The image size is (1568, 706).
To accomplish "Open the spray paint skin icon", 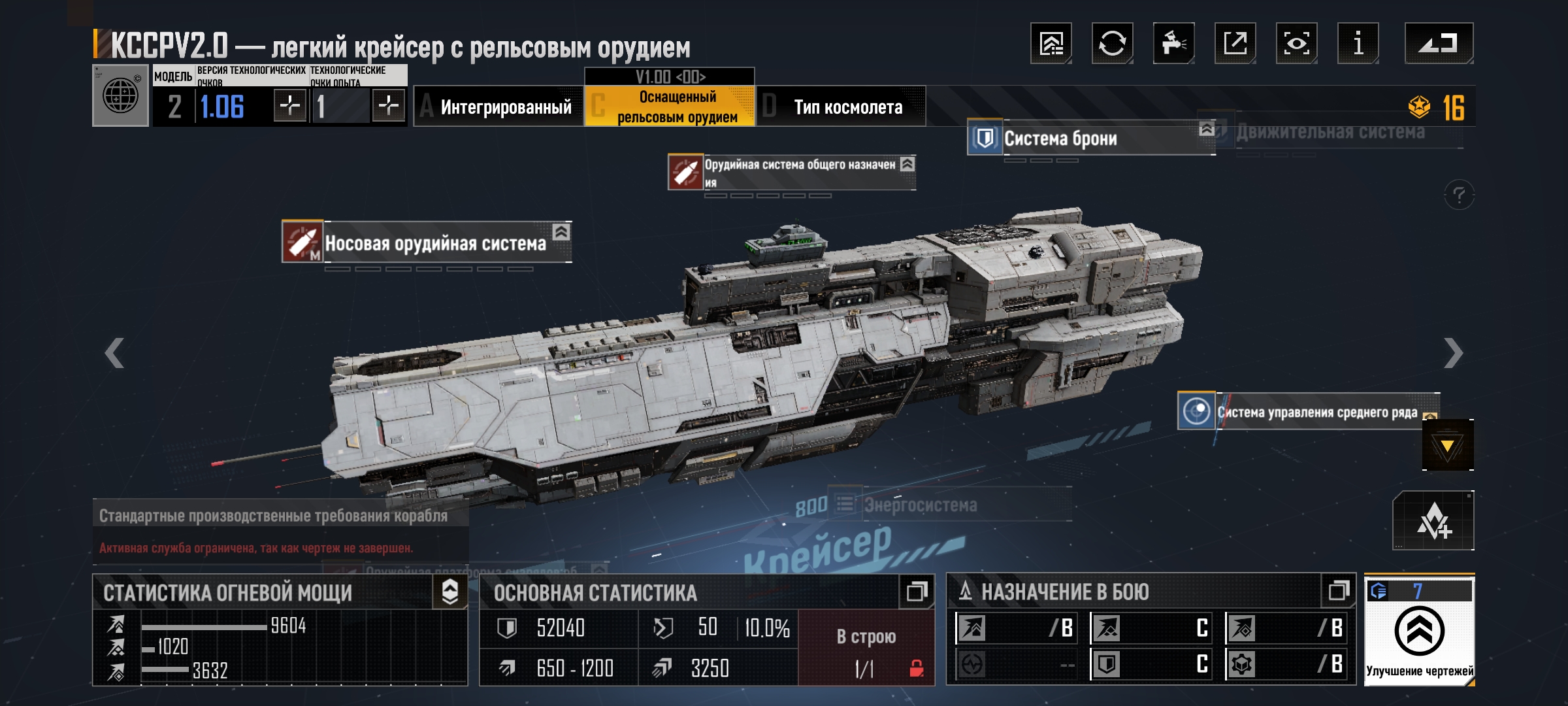I will tap(1173, 43).
